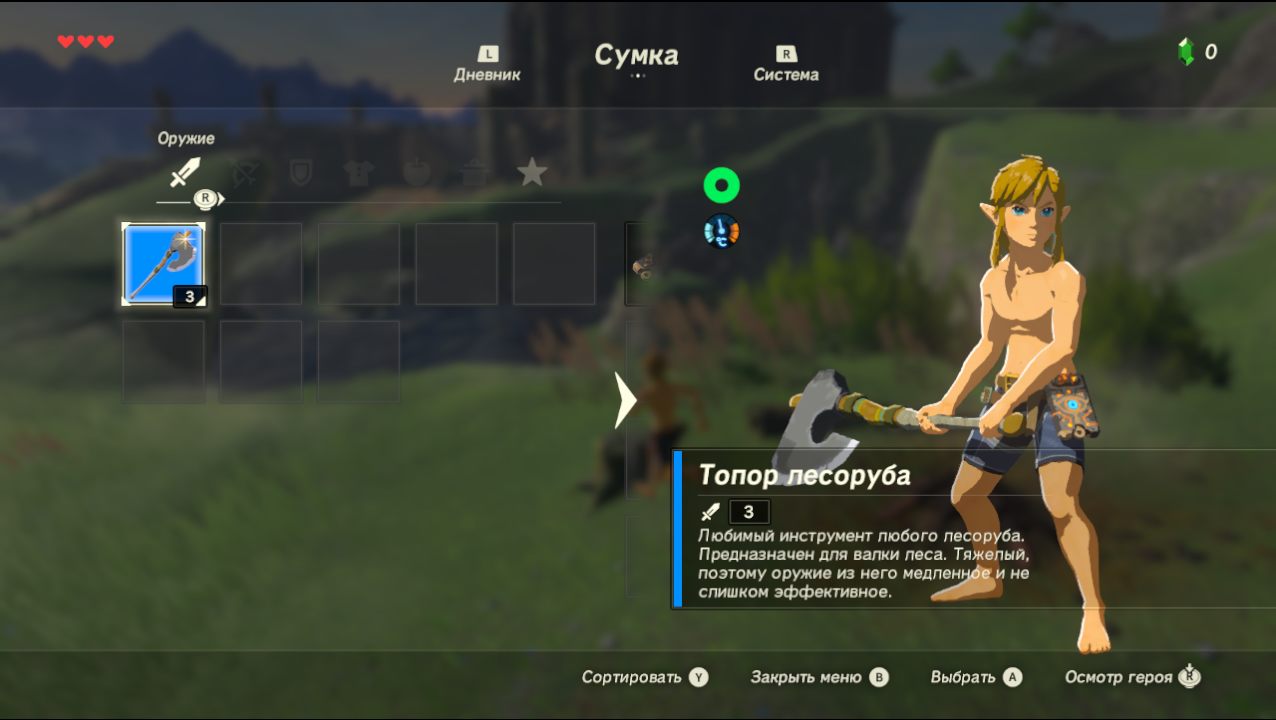Show the cooking pot food category tab
Image resolution: width=1276 pixels, height=720 pixels.
[474, 173]
